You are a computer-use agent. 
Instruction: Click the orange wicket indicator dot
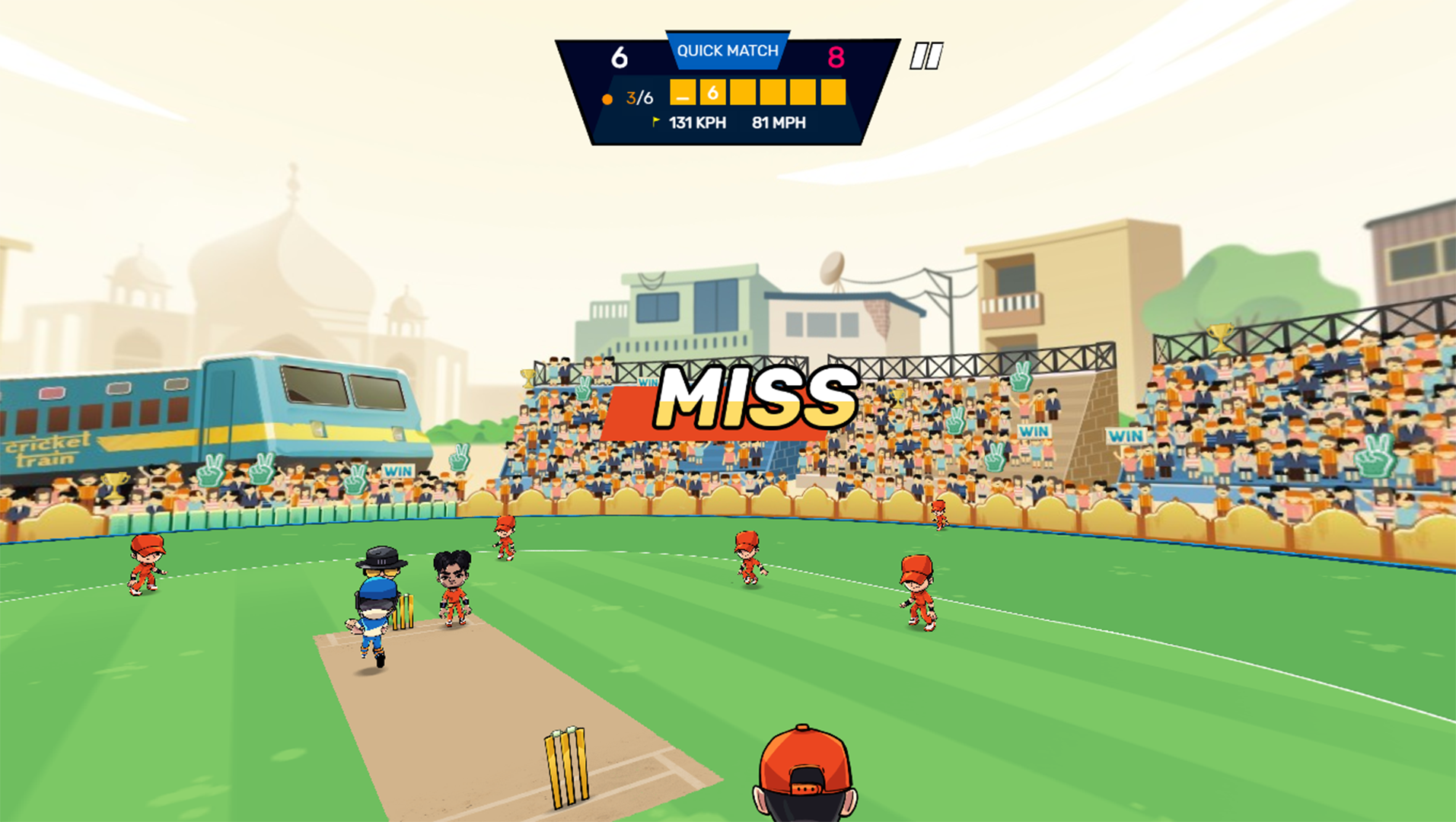(x=607, y=97)
